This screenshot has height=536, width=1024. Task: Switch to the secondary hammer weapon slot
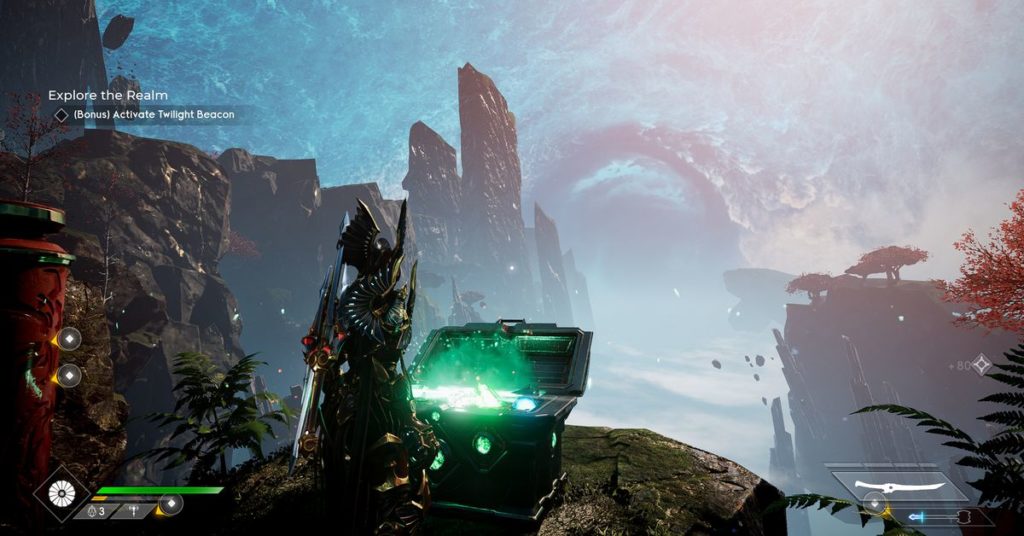point(943,517)
